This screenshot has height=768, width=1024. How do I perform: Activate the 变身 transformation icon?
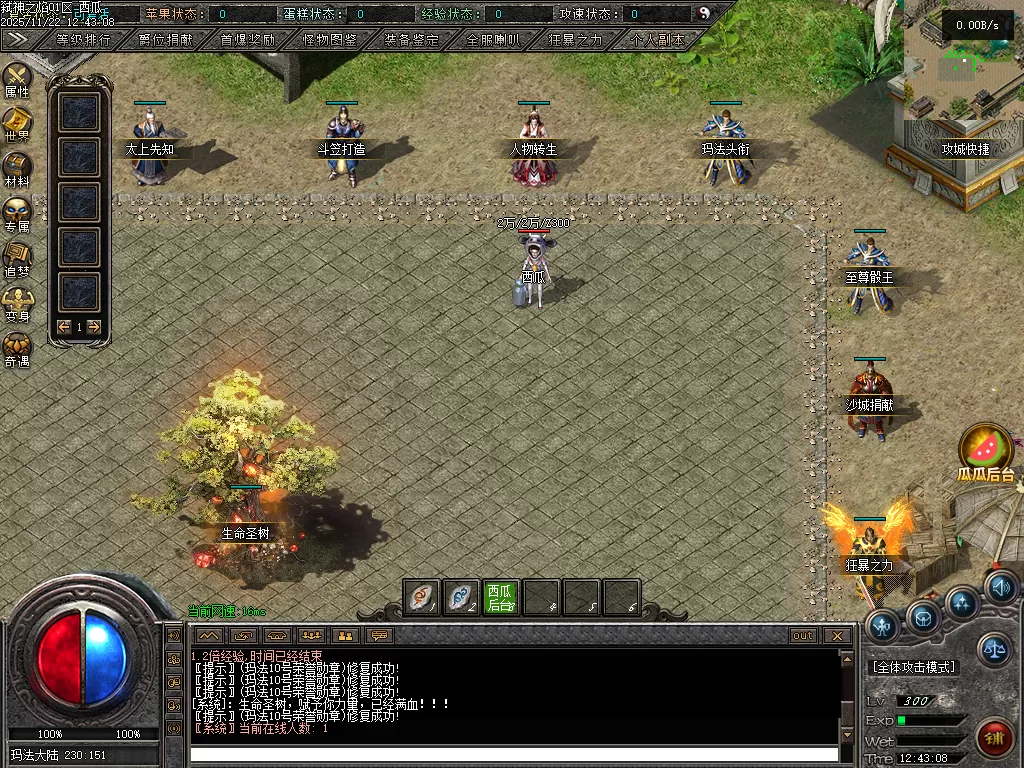tap(17, 303)
